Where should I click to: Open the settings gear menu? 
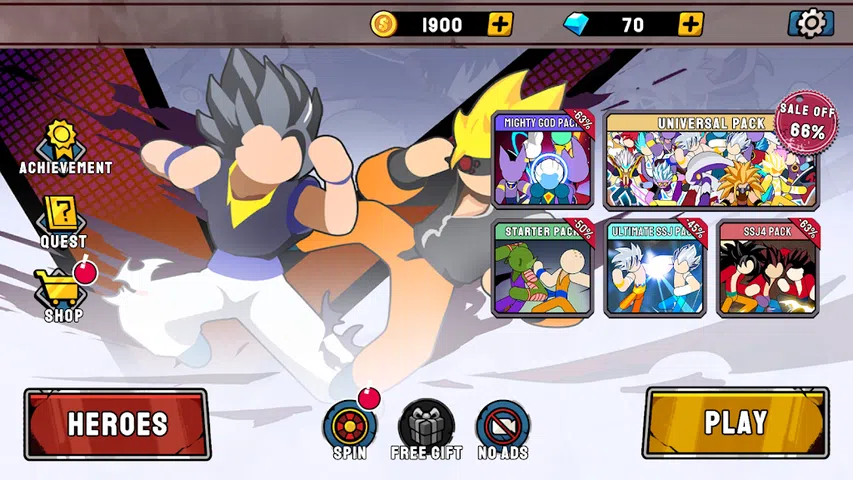[x=811, y=23]
